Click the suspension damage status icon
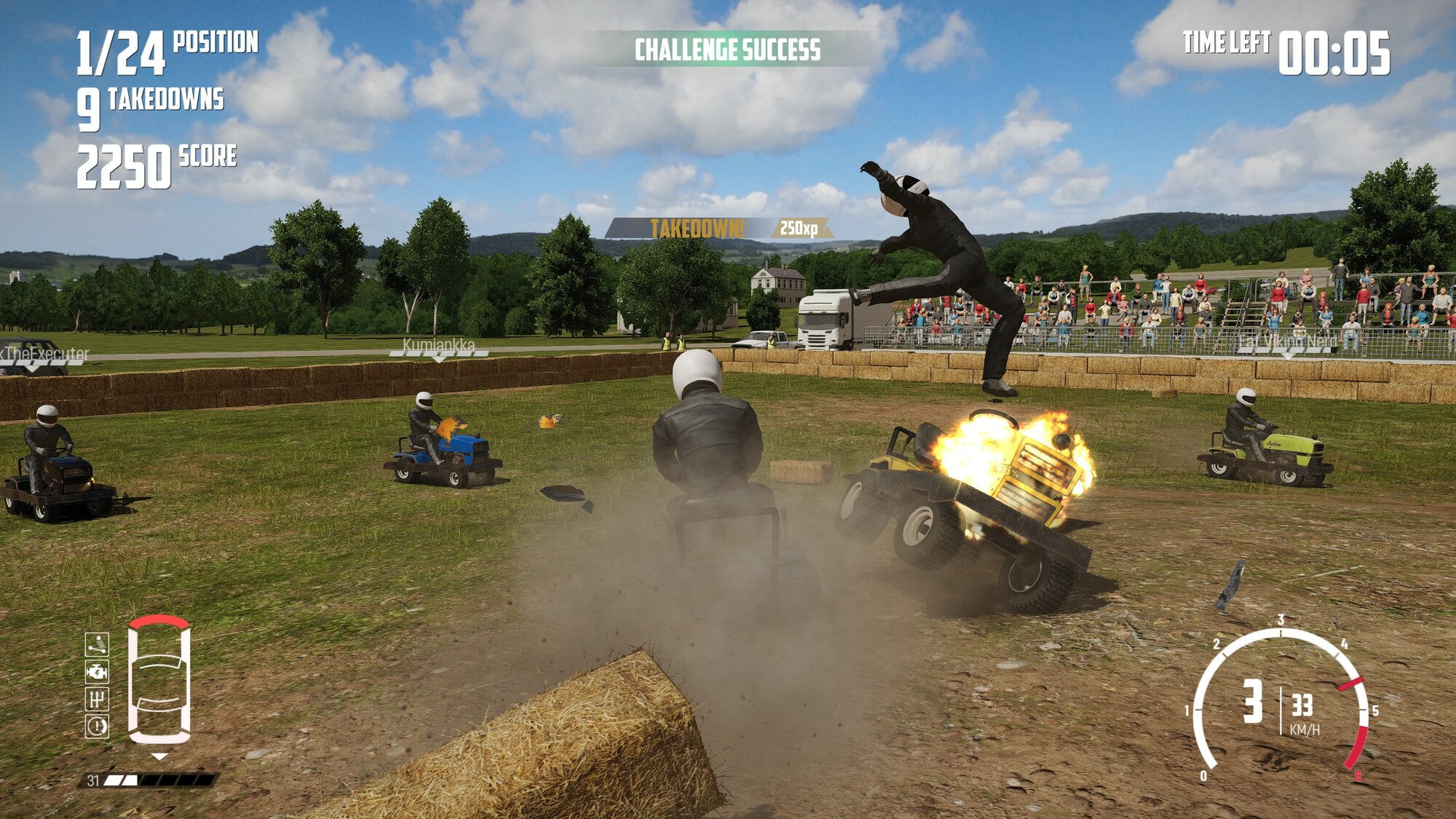The height and width of the screenshot is (819, 1456). click(97, 644)
